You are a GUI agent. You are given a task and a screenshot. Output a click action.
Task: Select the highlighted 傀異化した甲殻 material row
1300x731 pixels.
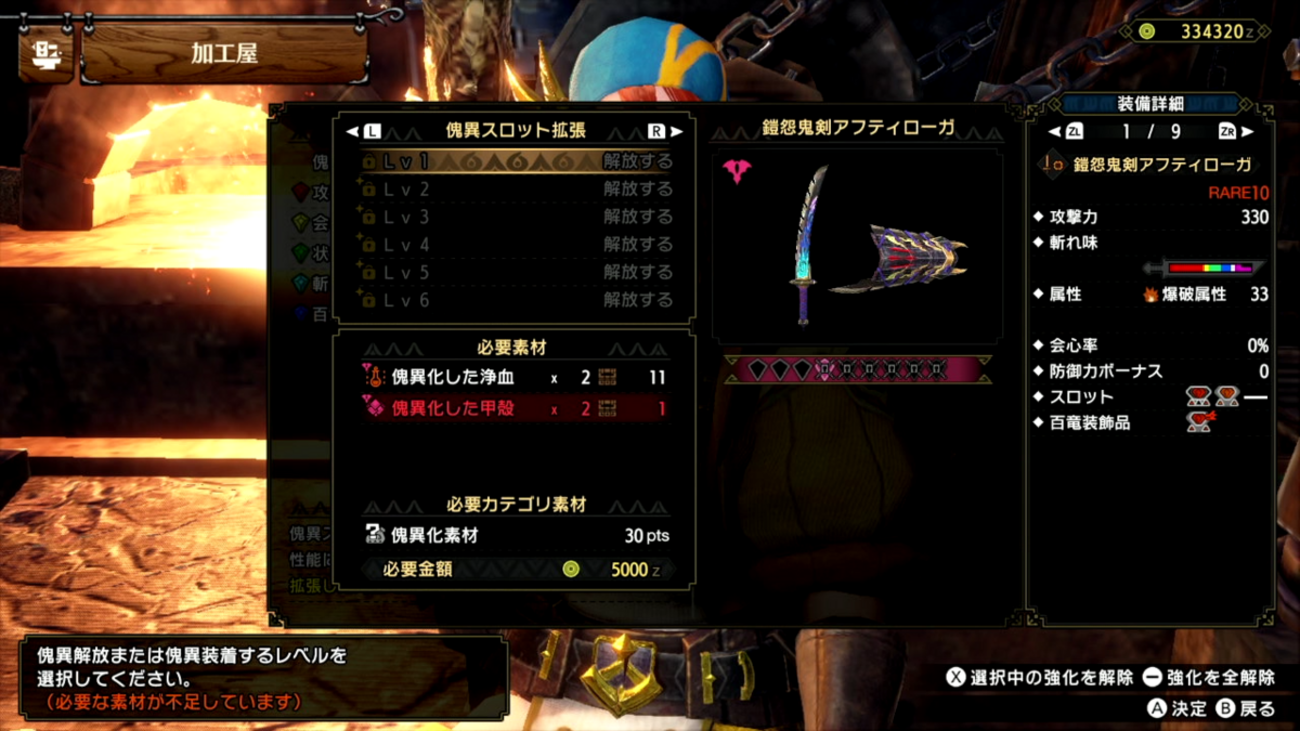[x=514, y=409]
